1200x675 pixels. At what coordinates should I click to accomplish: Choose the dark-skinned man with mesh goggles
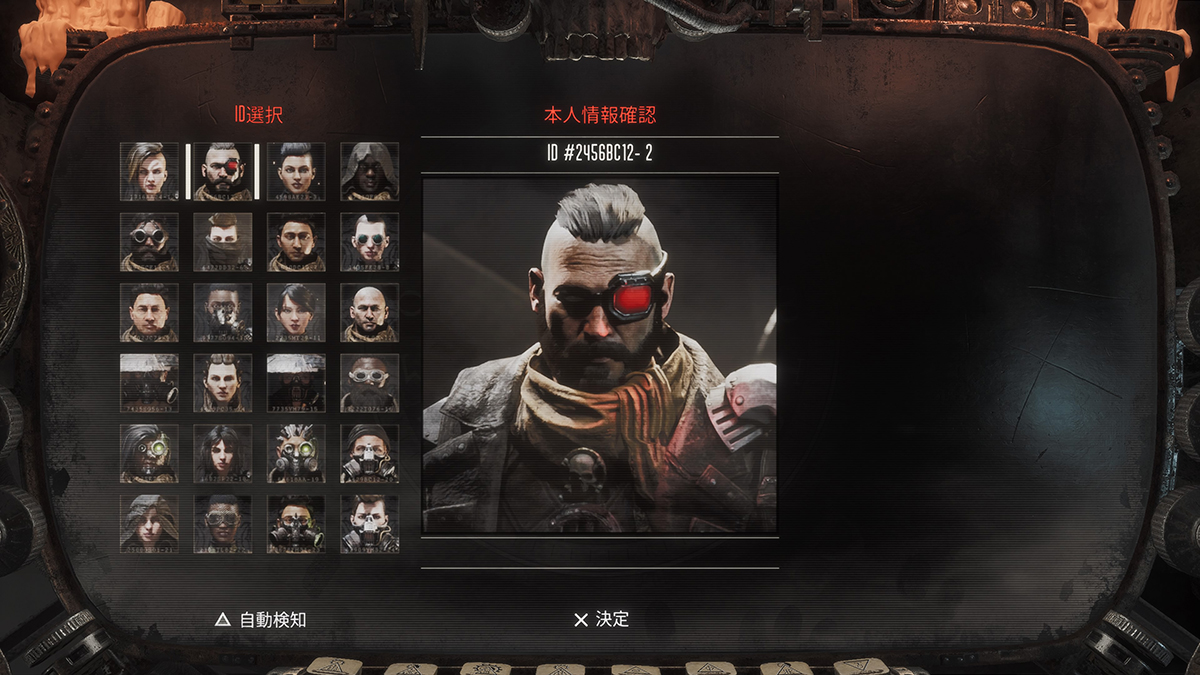click(223, 524)
